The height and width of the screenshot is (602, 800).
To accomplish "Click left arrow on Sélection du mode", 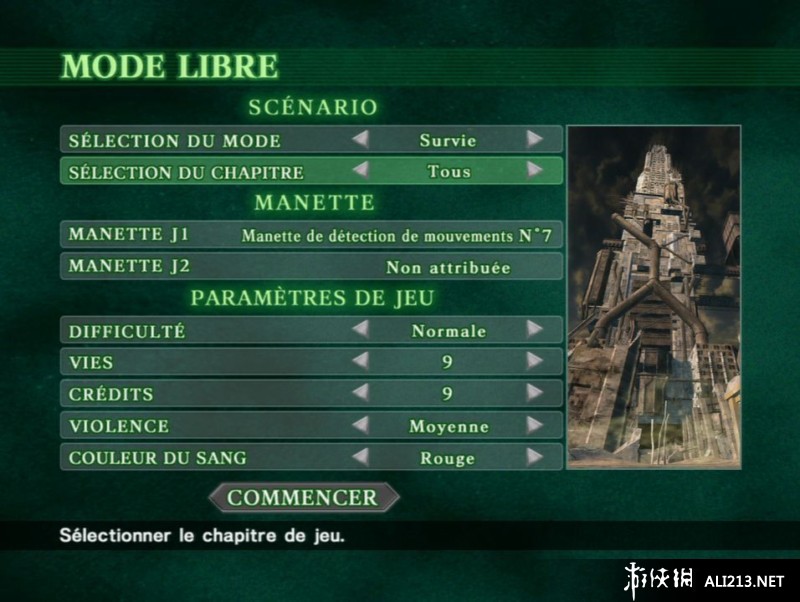I will click(x=360, y=139).
